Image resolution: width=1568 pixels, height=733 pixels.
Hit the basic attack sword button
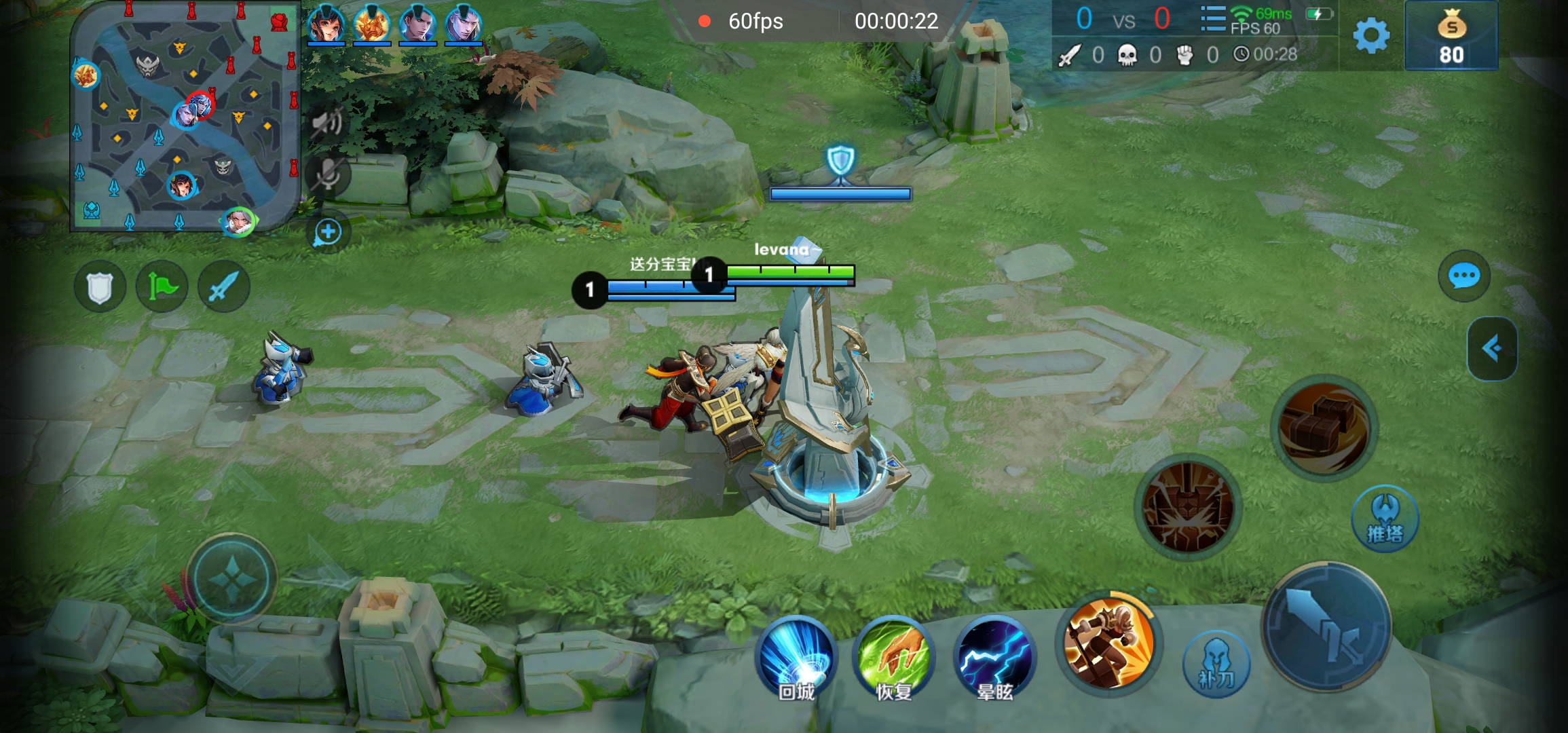[1326, 627]
